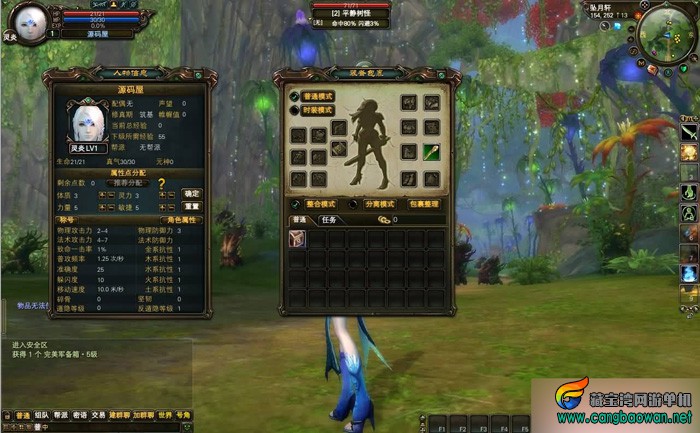The width and height of the screenshot is (700, 433).
Task: Choose 分离模式 separated bag mode
Action: coord(379,204)
